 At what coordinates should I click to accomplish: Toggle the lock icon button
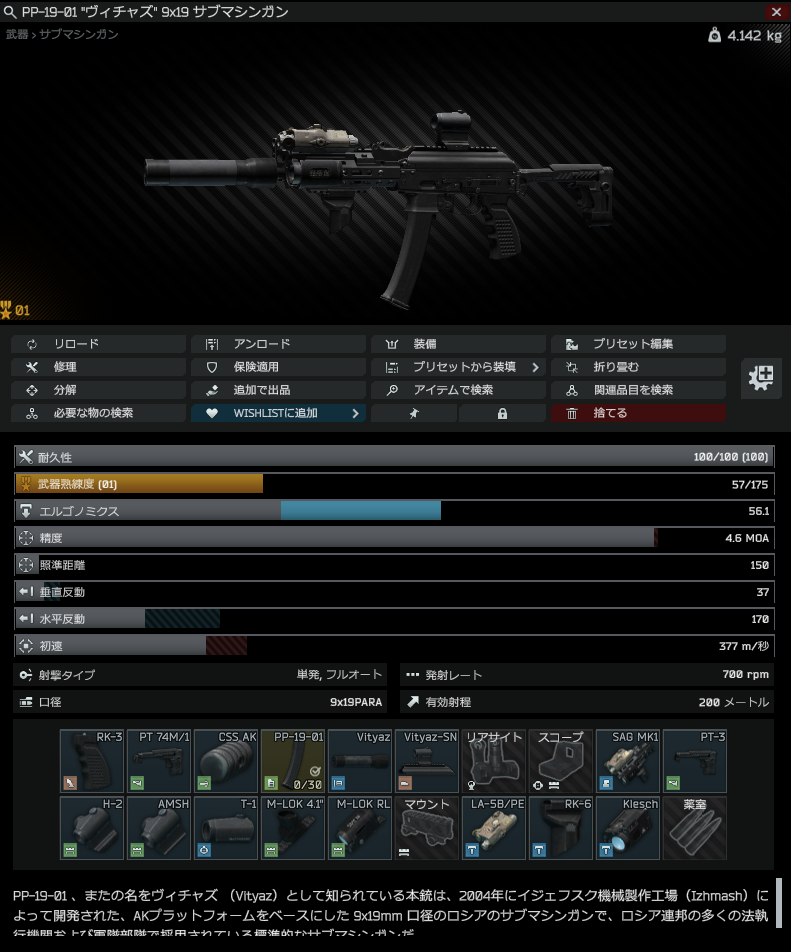click(502, 413)
